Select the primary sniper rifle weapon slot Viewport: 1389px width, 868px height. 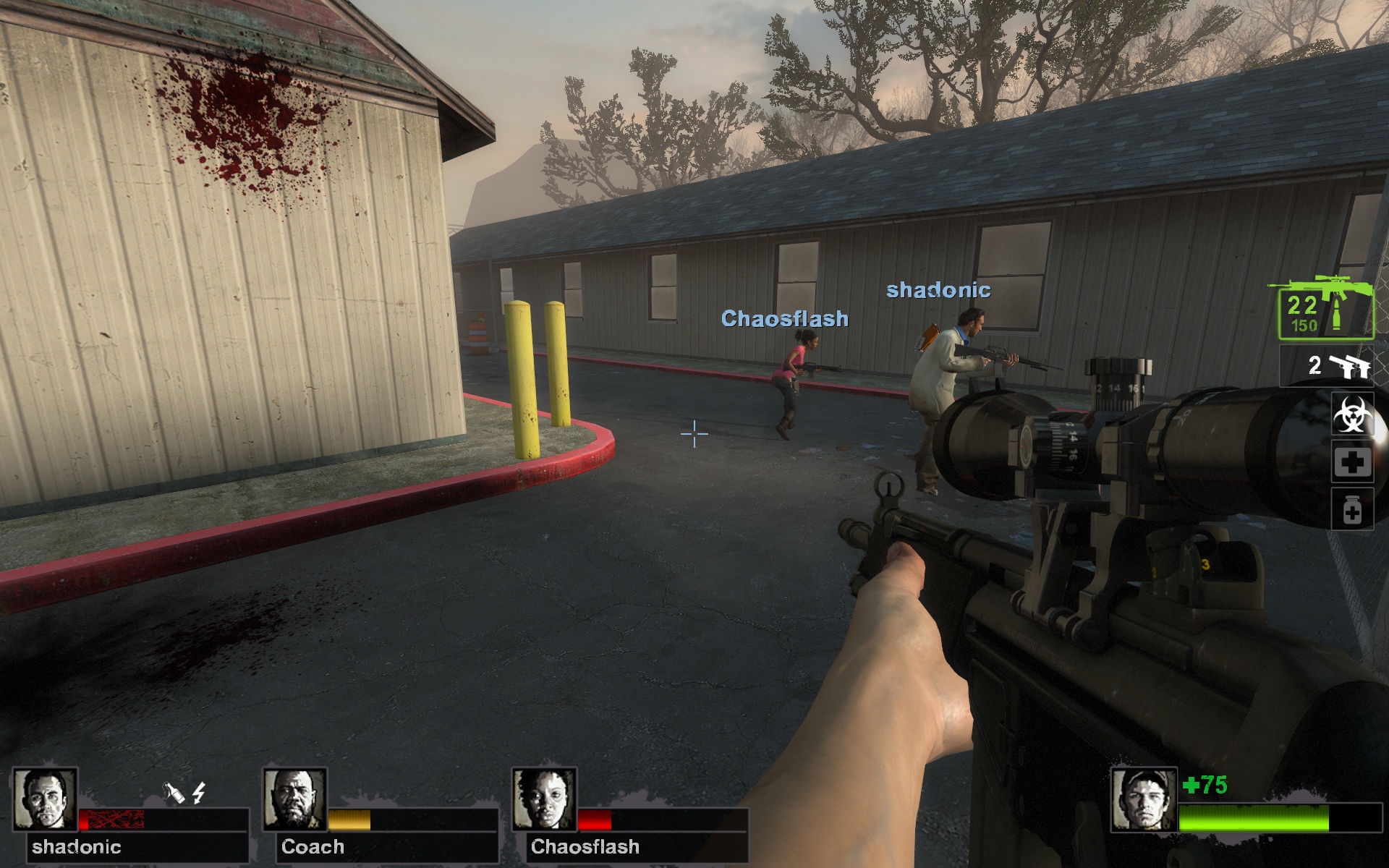point(1325,310)
